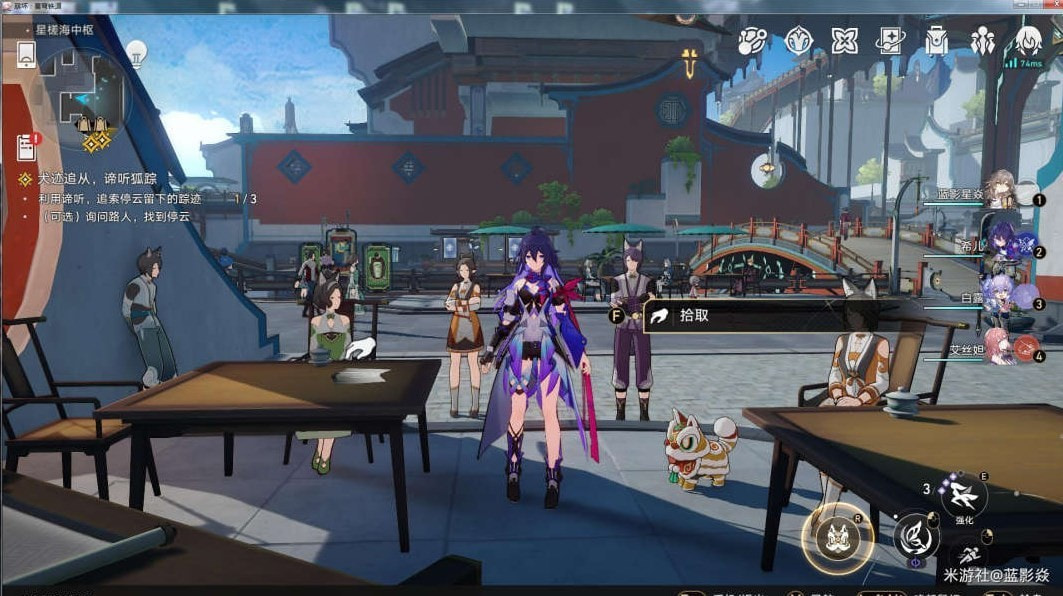Viewport: 1063px width, 596px height.
Task: Select the tracked quest 犬迹追从，谛听狐踪
Action: pyautogui.click(x=96, y=179)
